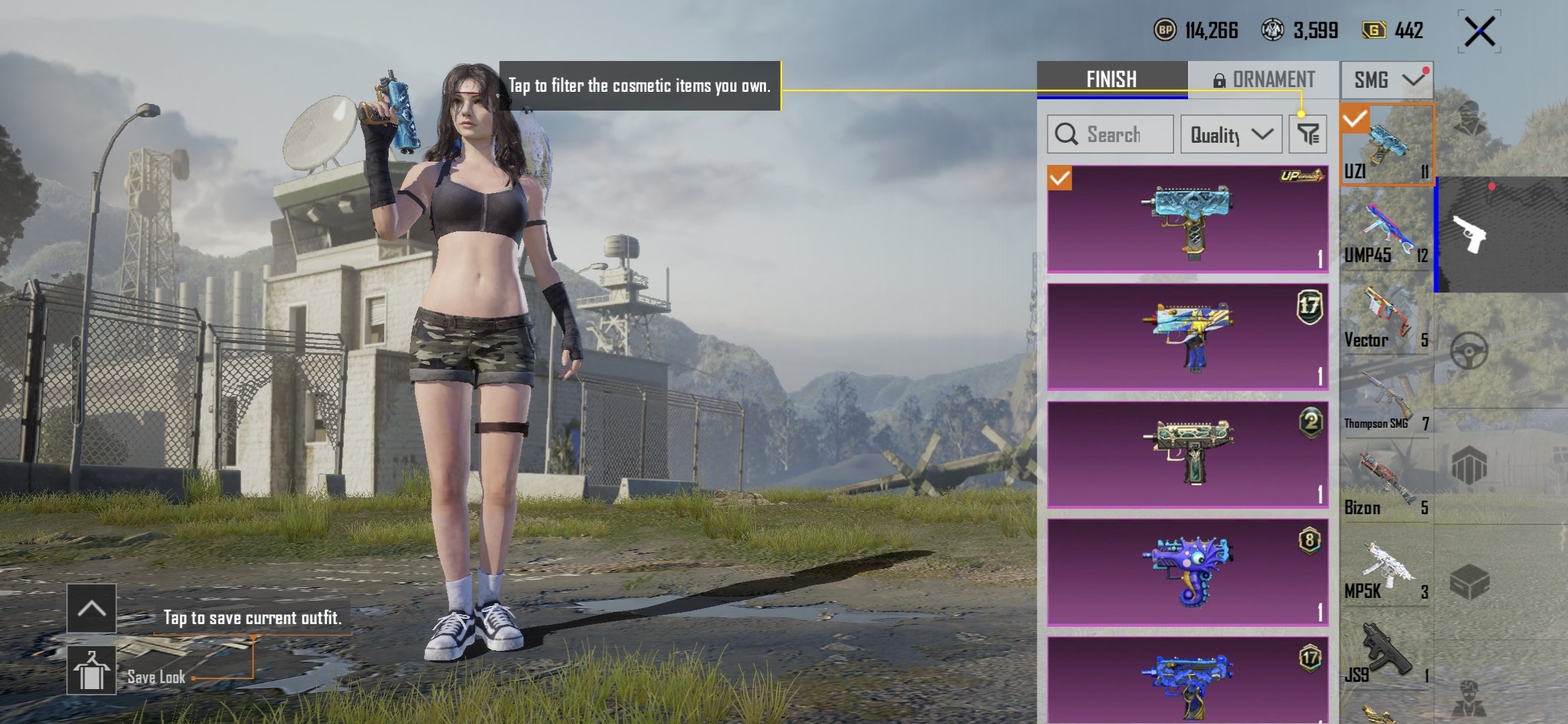Screen dimensions: 1568x724
Task: Save the current look with hanger icon
Action: pos(91,670)
